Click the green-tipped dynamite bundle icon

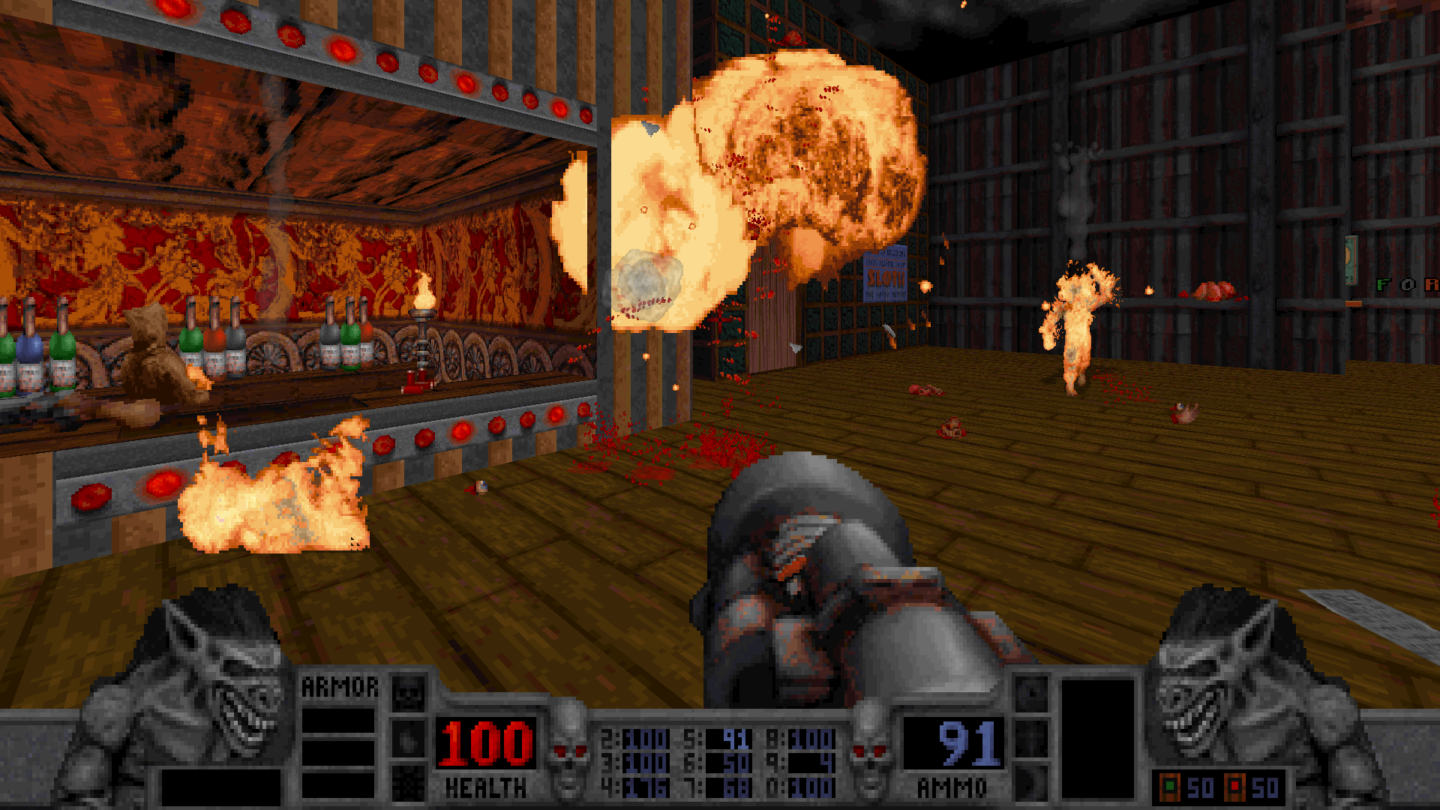click(x=1169, y=785)
